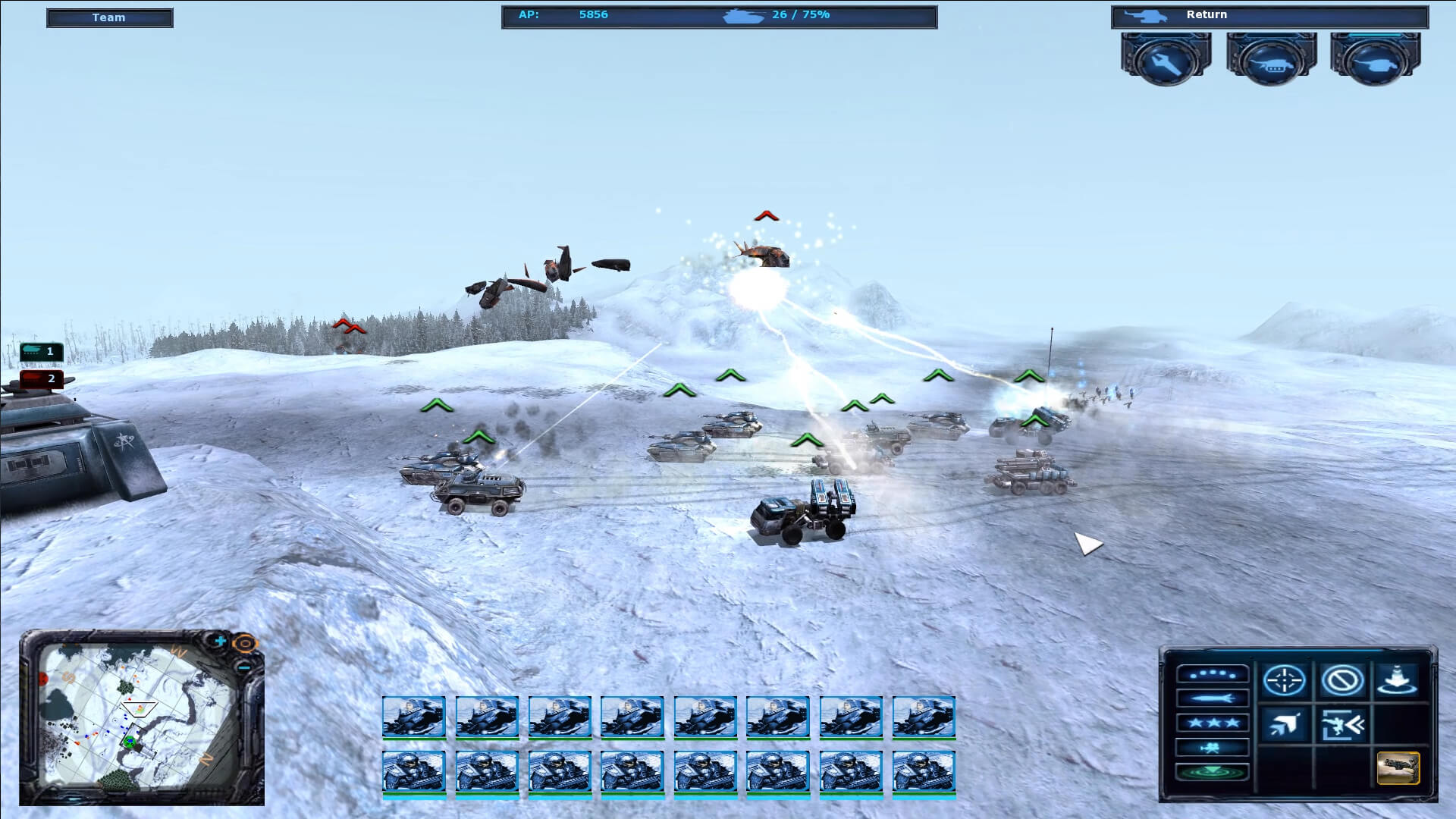Zoom out the minimap with minus button
The image size is (1456, 819).
click(243, 668)
